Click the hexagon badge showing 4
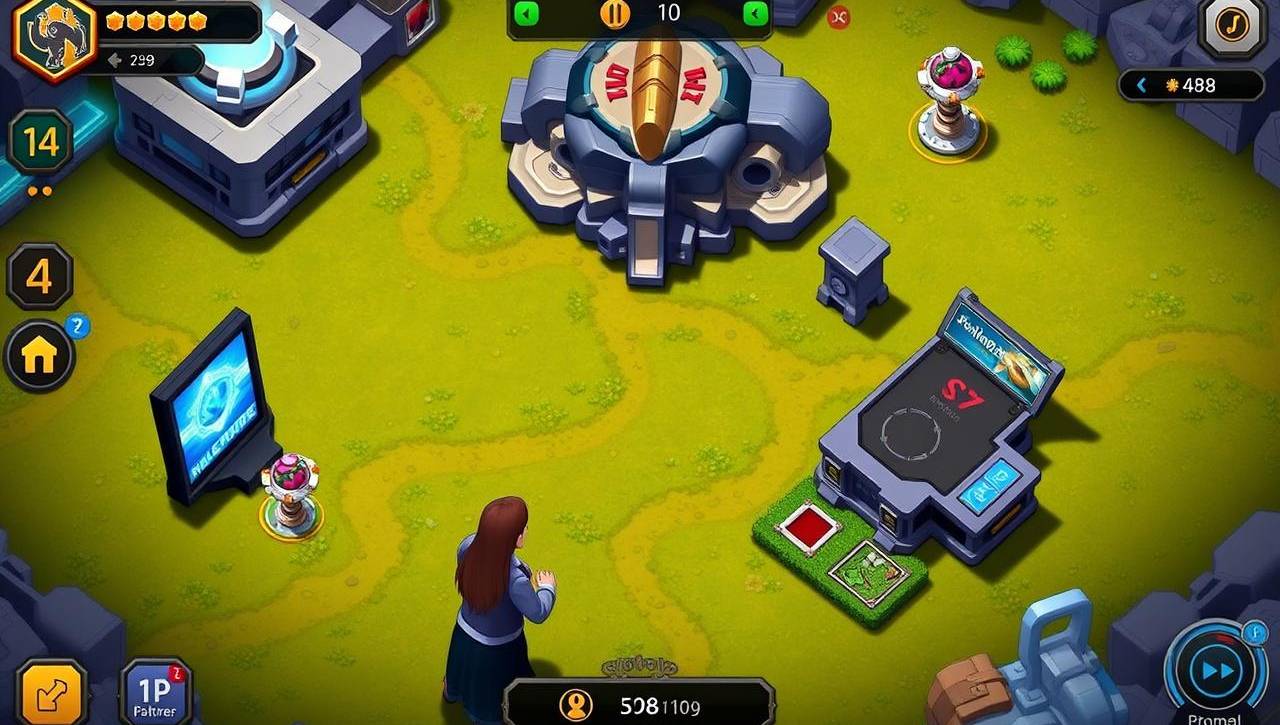The height and width of the screenshot is (725, 1280). click(x=40, y=276)
